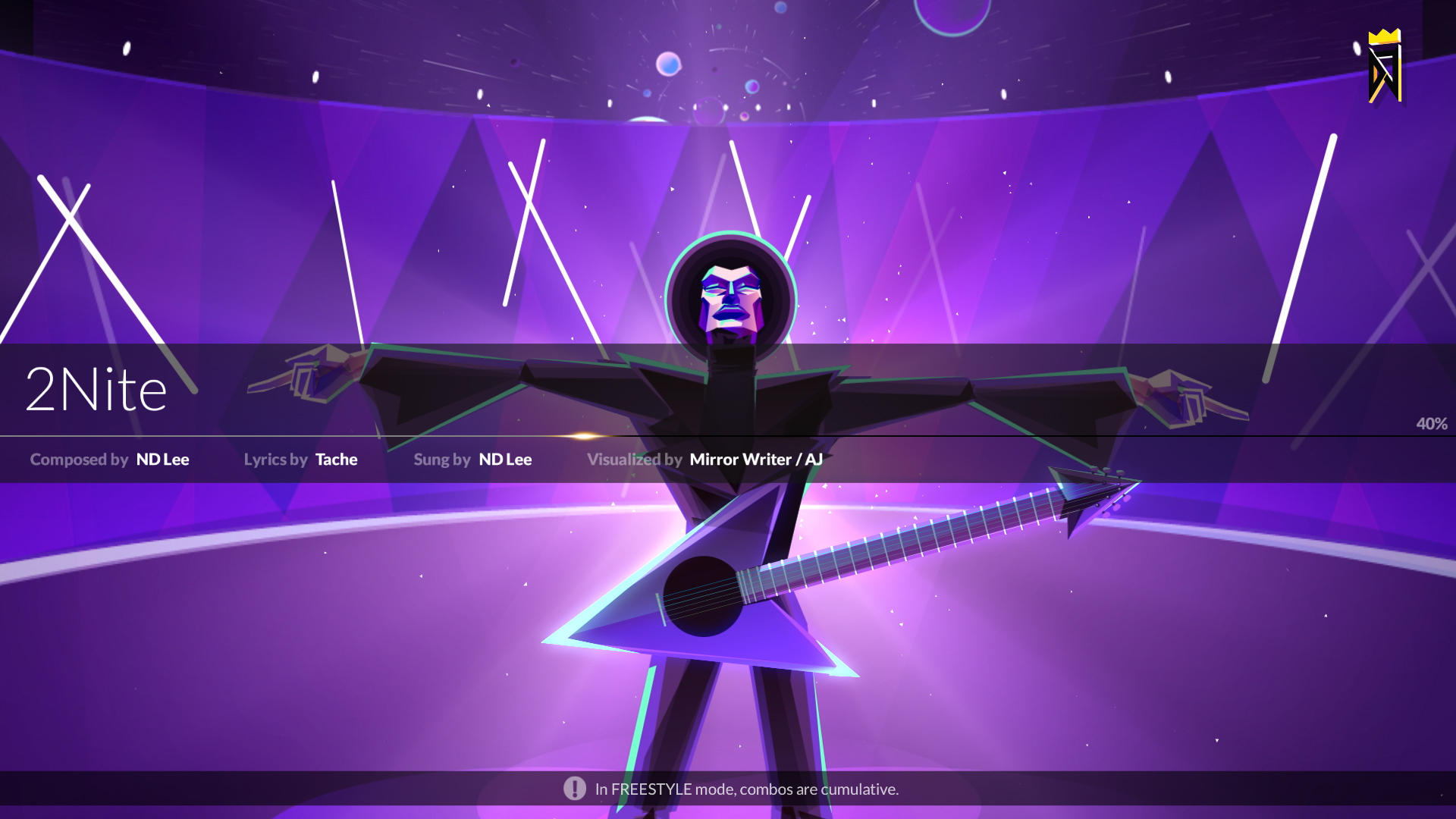Viewport: 1456px width, 819px height.
Task: Select lyricist credit Tache
Action: click(x=335, y=460)
